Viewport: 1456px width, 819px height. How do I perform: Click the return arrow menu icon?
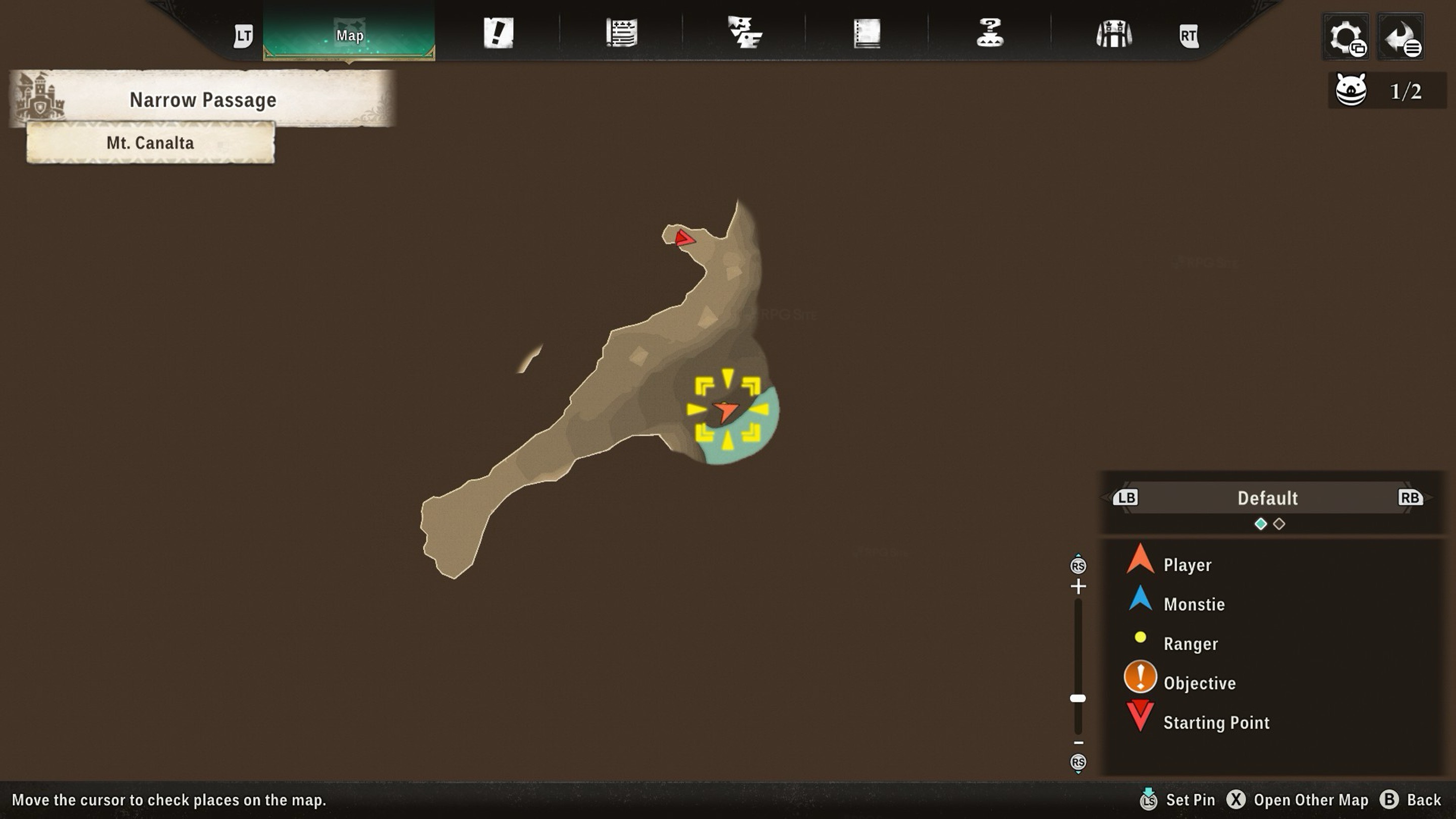(x=1400, y=37)
